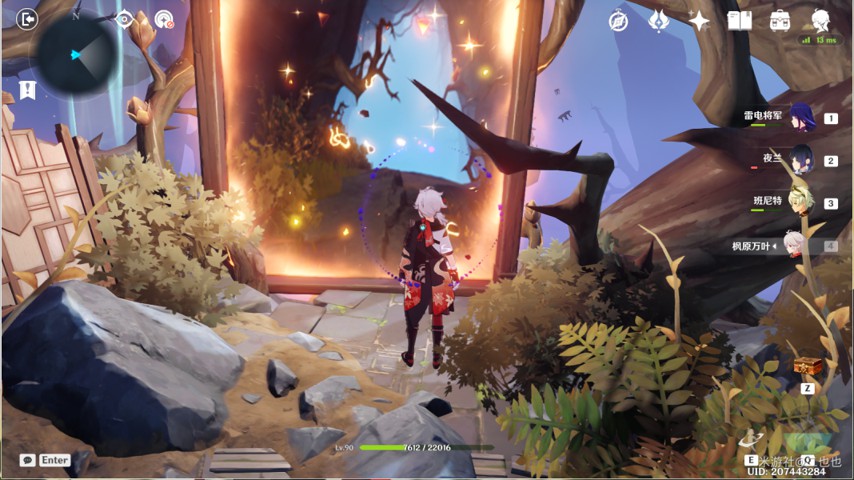The image size is (854, 480).
Task: Open the map via the minimap
Action: [78, 52]
